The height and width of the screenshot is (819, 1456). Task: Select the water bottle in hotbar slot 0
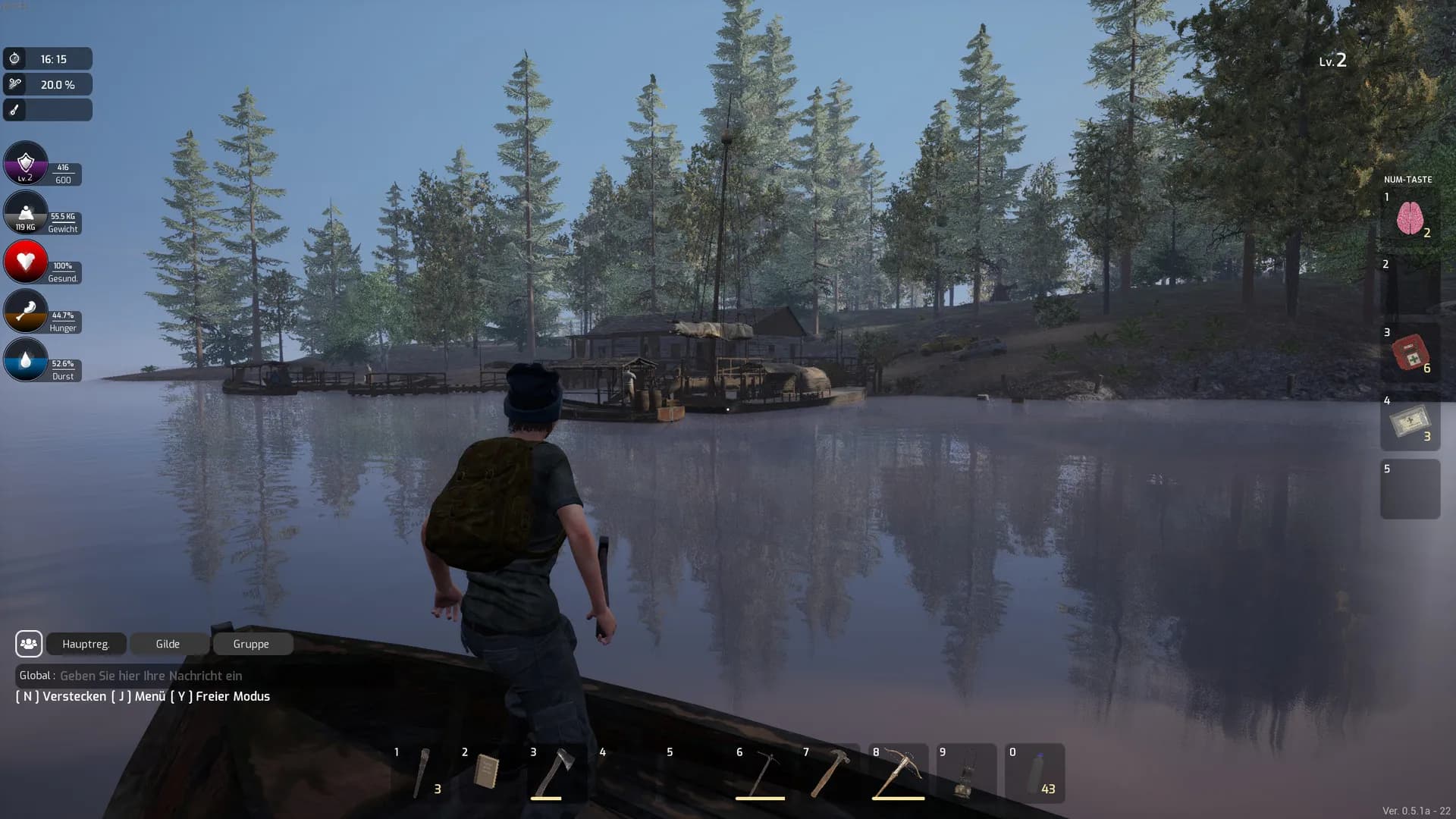click(x=1035, y=773)
